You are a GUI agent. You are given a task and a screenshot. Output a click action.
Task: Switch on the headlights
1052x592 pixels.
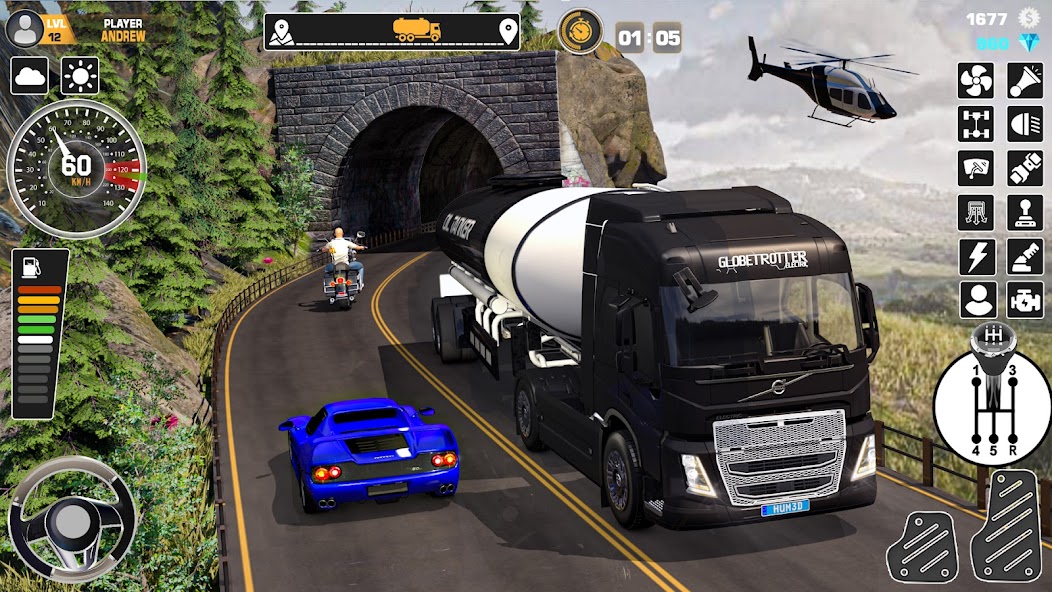[x=1024, y=125]
